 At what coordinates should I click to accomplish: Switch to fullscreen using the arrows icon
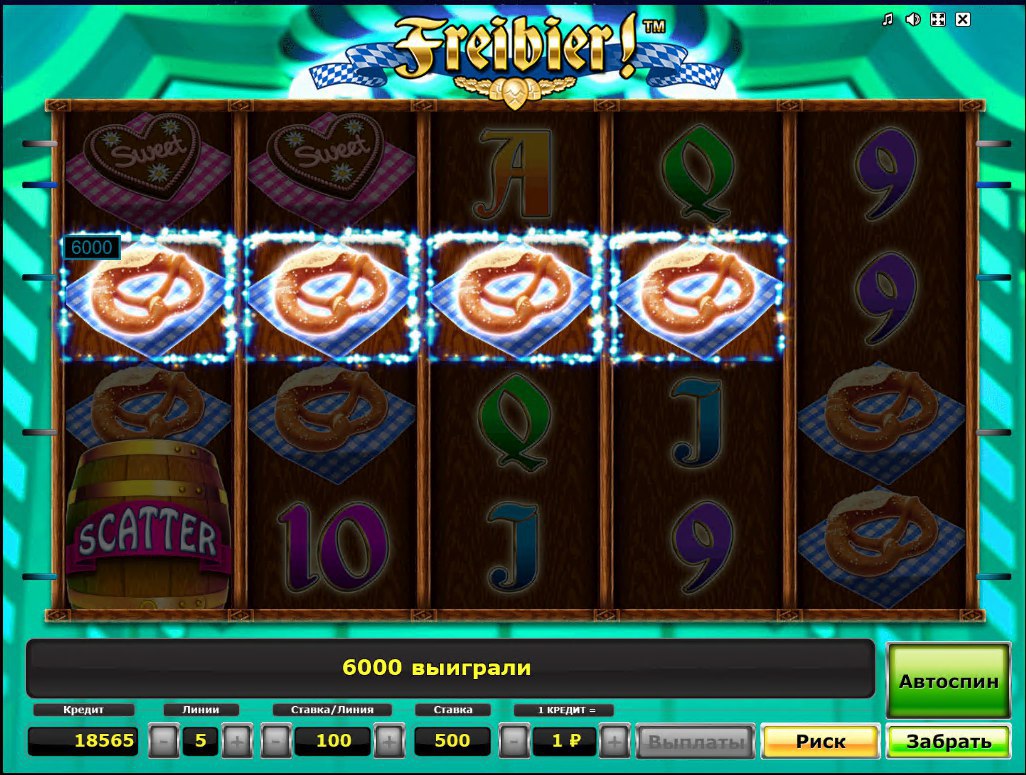tap(938, 19)
